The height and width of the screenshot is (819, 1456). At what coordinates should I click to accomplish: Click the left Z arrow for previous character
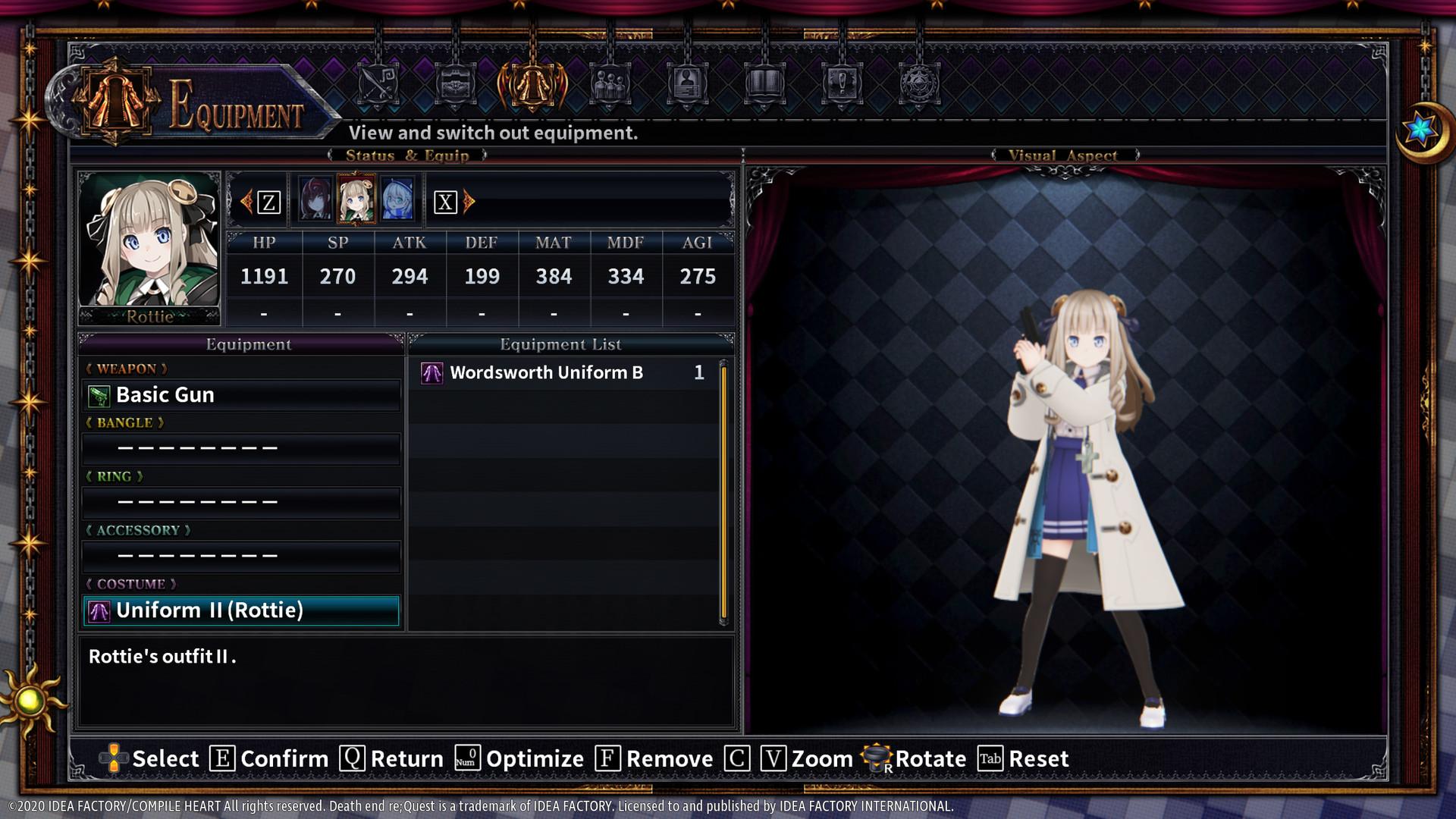pos(249,200)
